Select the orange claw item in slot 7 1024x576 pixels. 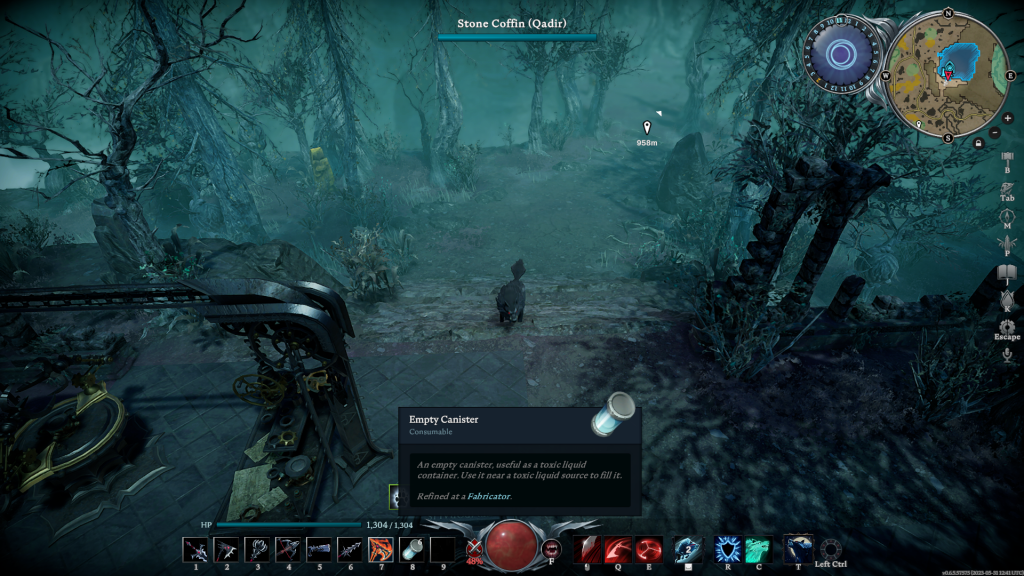click(380, 549)
